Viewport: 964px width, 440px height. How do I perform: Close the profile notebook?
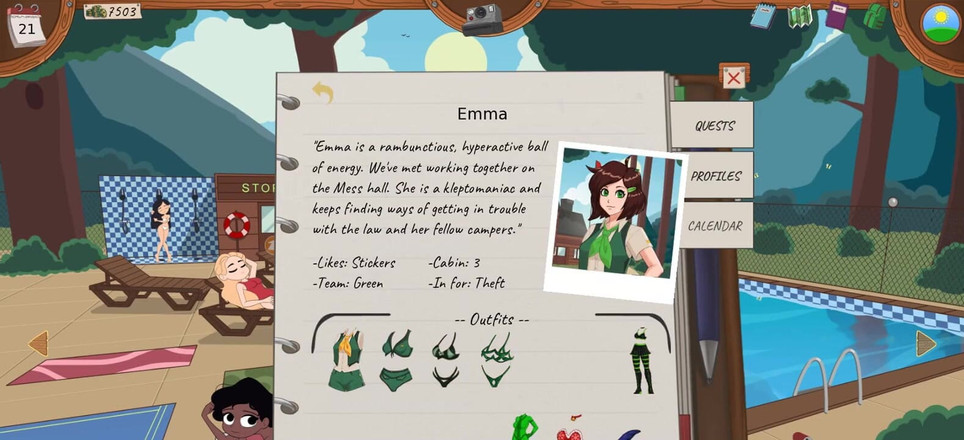coord(733,78)
